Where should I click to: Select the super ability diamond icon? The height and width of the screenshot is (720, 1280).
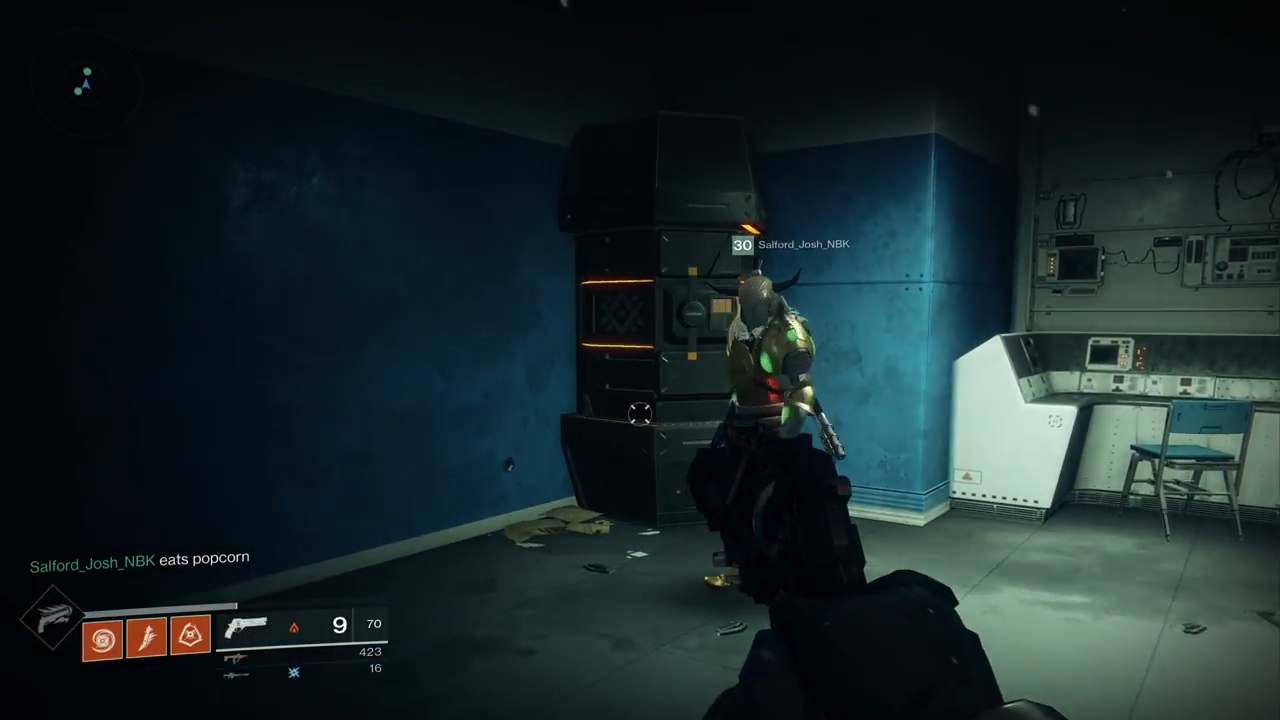[x=52, y=617]
